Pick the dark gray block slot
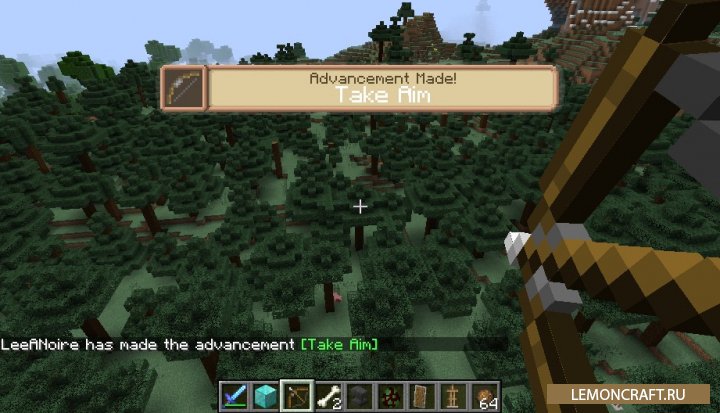 point(360,396)
